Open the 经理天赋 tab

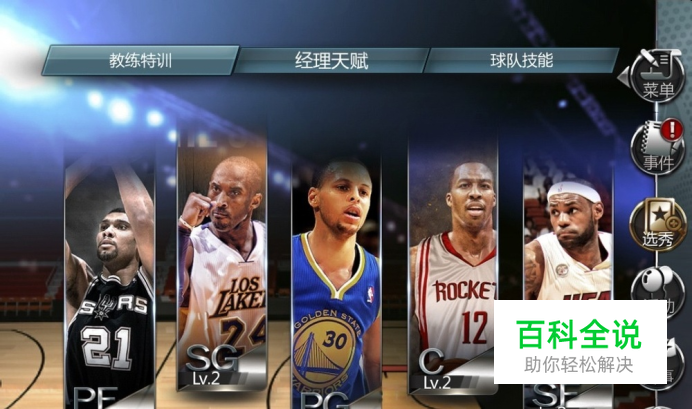point(332,60)
